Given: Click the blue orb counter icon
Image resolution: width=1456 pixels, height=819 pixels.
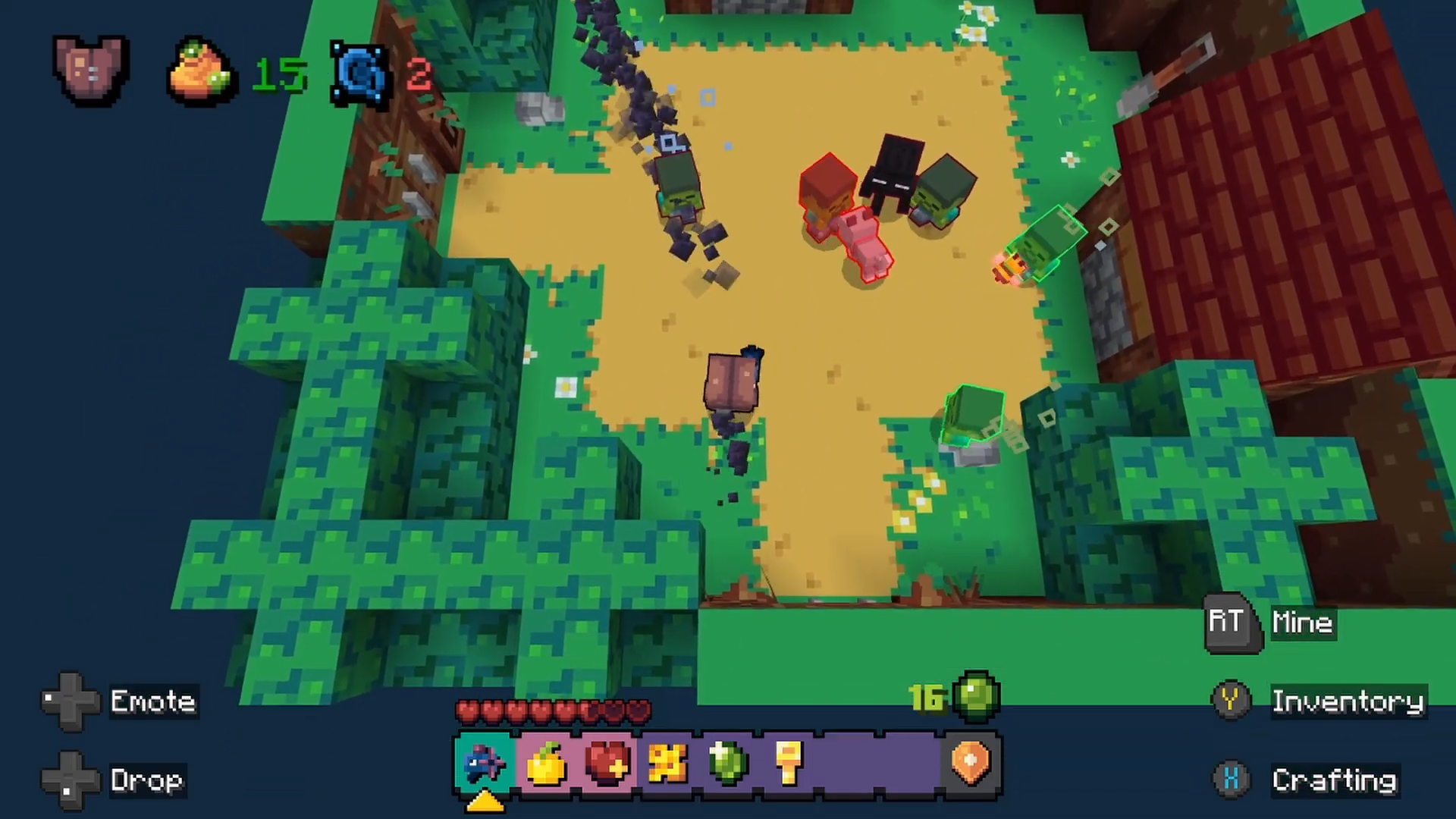Looking at the screenshot, I should (359, 75).
